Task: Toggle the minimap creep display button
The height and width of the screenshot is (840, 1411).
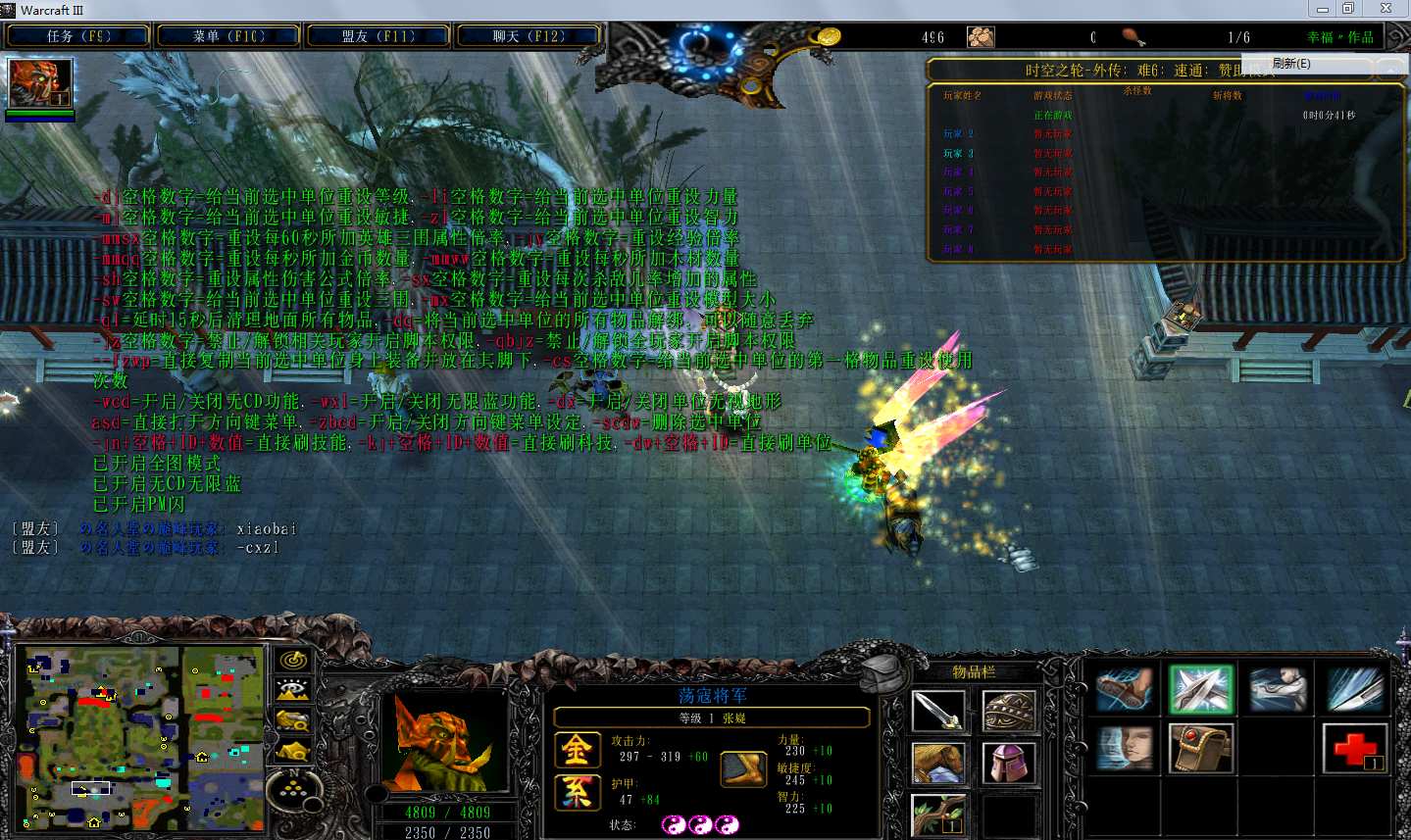Action: [293, 752]
